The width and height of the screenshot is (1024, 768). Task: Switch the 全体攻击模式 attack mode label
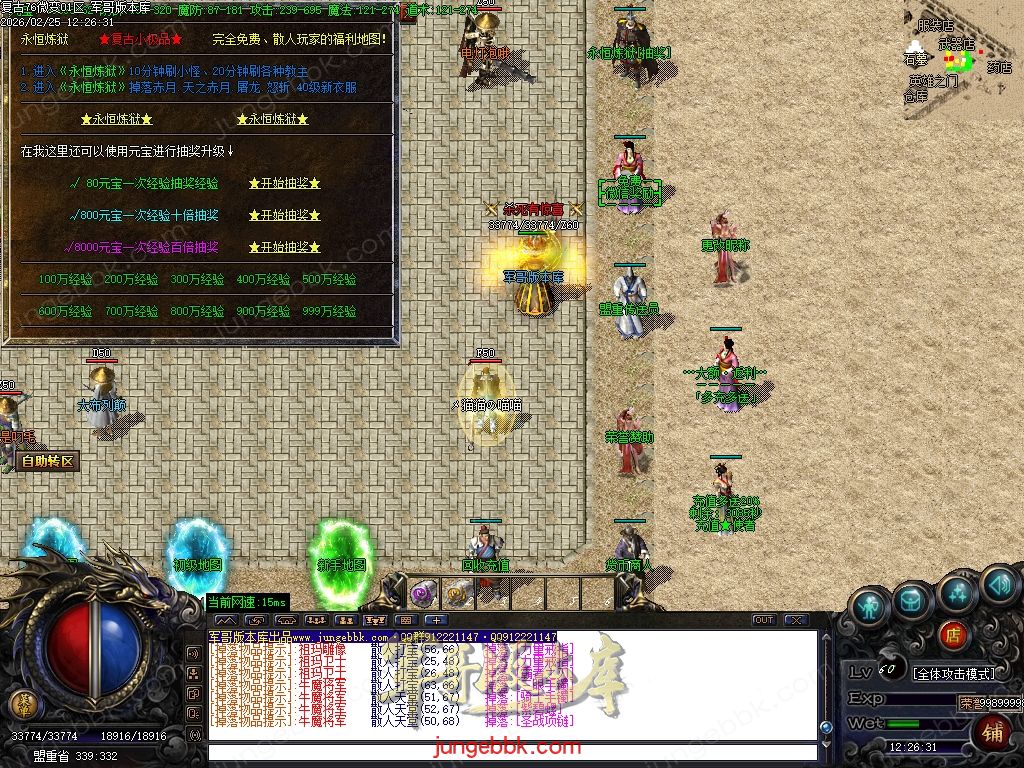tap(955, 673)
